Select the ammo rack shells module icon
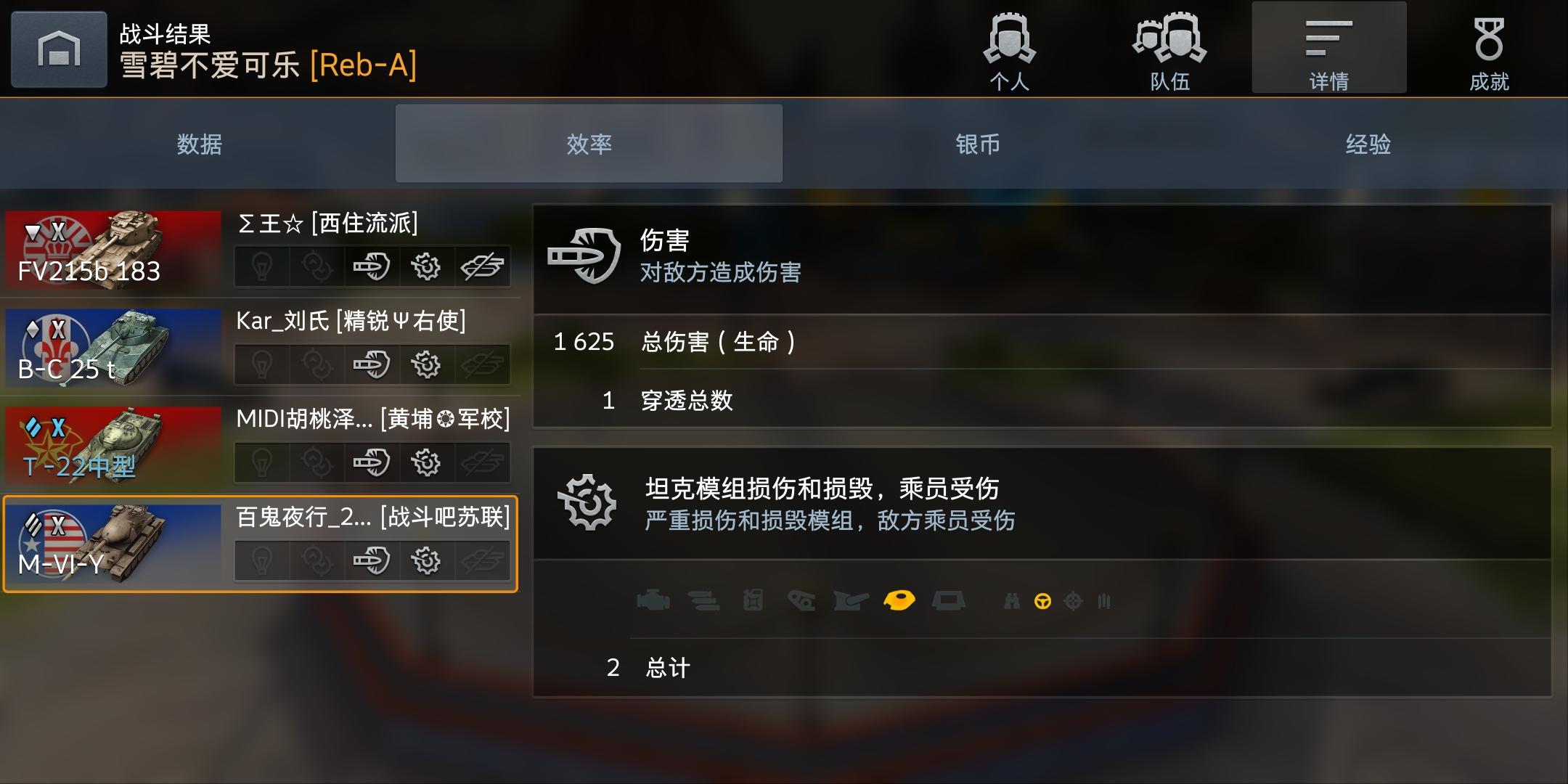The height and width of the screenshot is (784, 1568). 702,601
